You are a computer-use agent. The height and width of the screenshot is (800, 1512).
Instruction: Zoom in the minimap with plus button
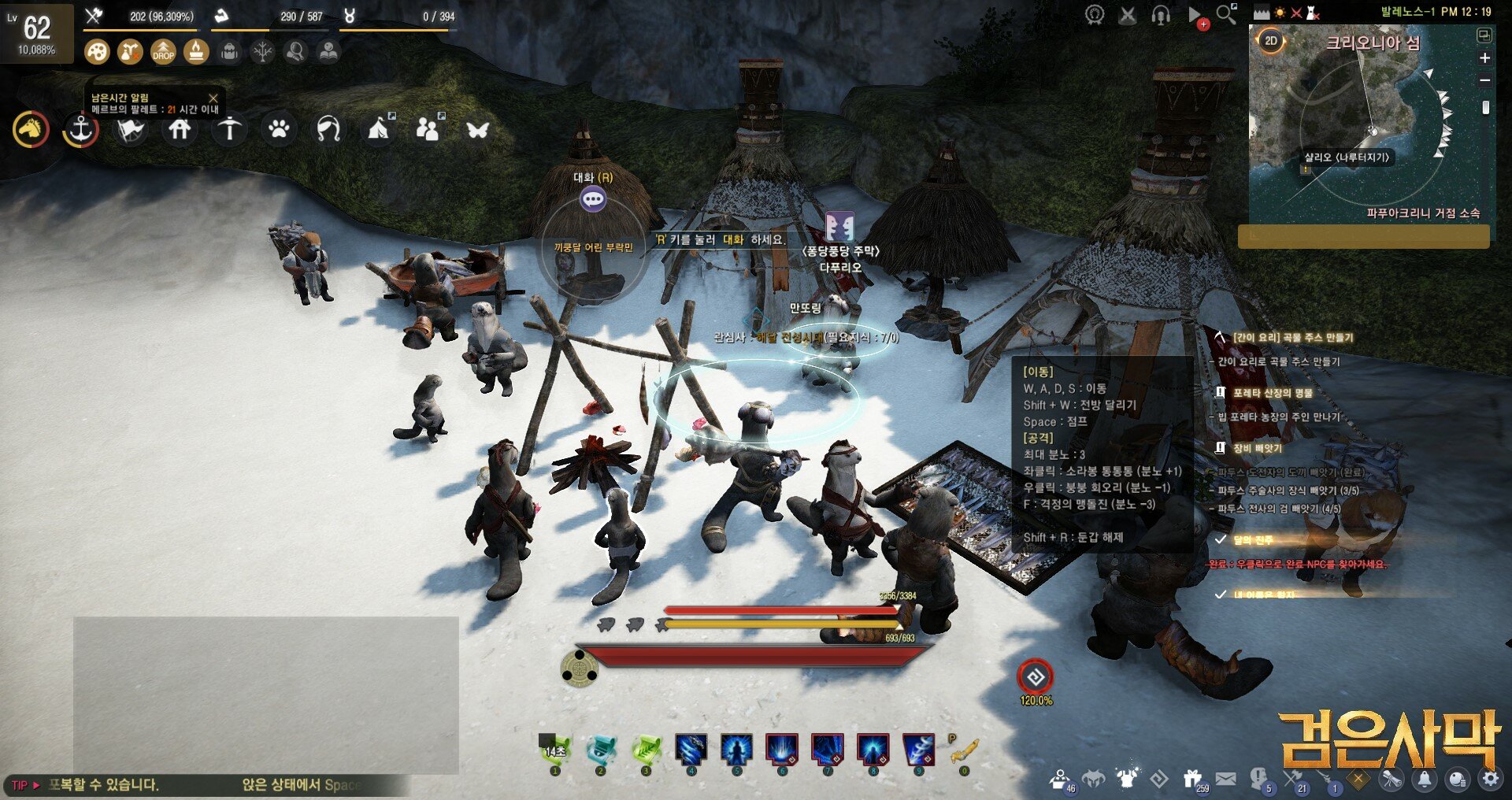pyautogui.click(x=1484, y=58)
